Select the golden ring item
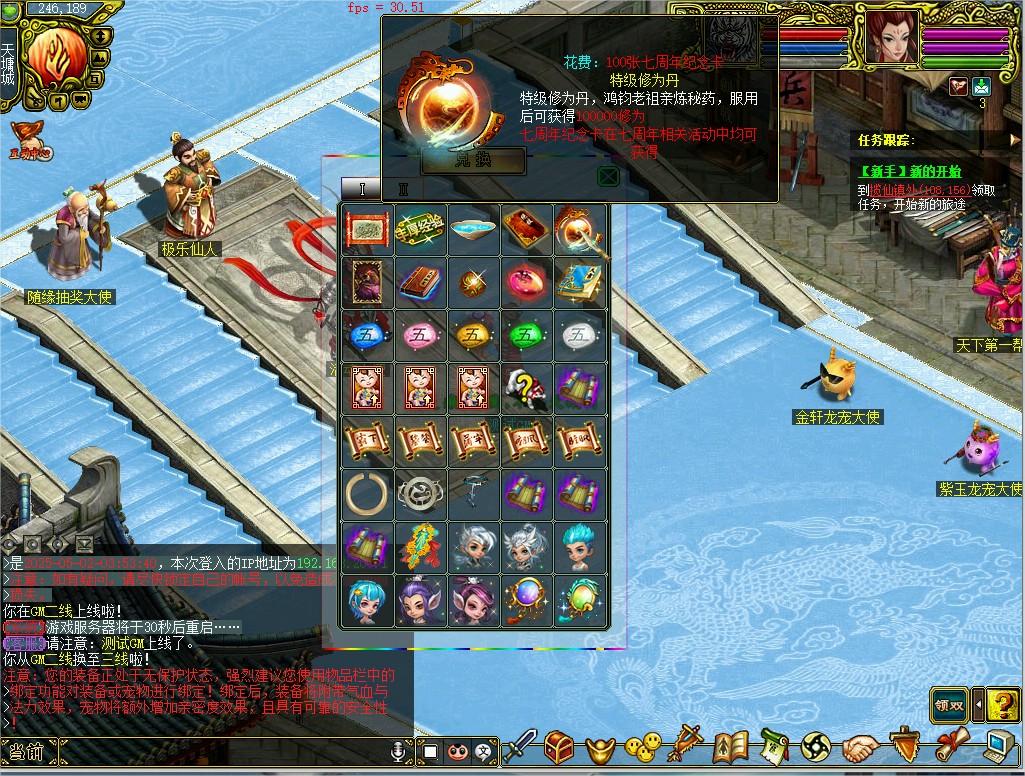The width and height of the screenshot is (1025, 776). click(367, 493)
